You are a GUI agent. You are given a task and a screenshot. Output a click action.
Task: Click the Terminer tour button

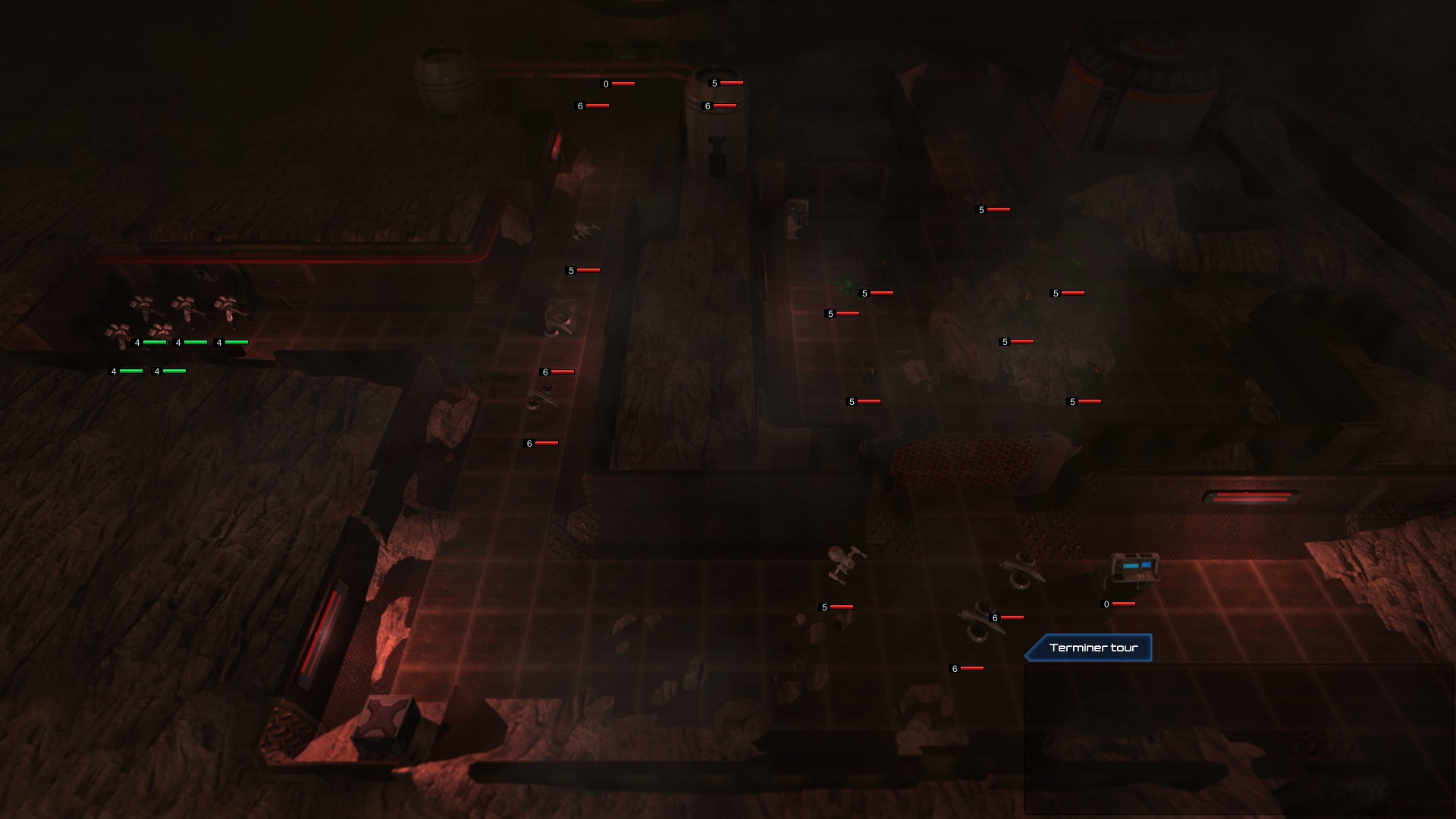[1092, 648]
